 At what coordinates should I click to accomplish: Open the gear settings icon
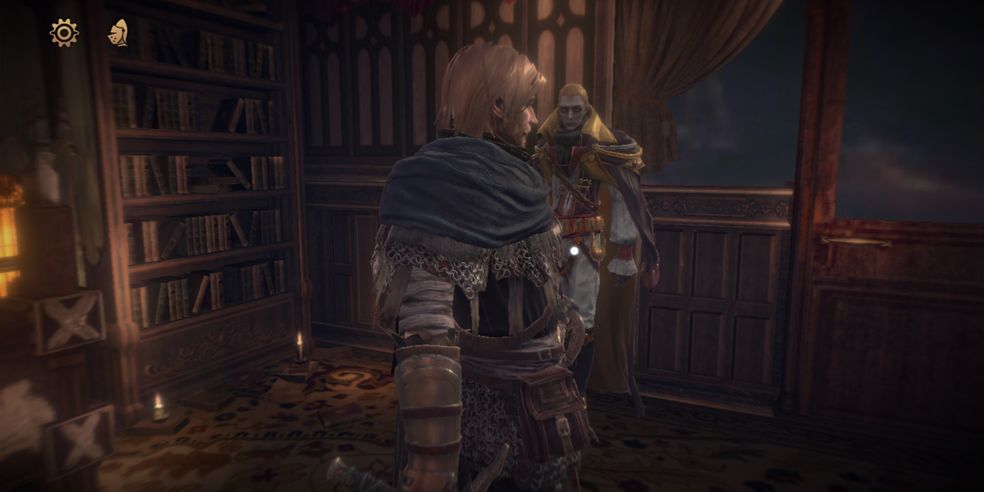pos(64,33)
